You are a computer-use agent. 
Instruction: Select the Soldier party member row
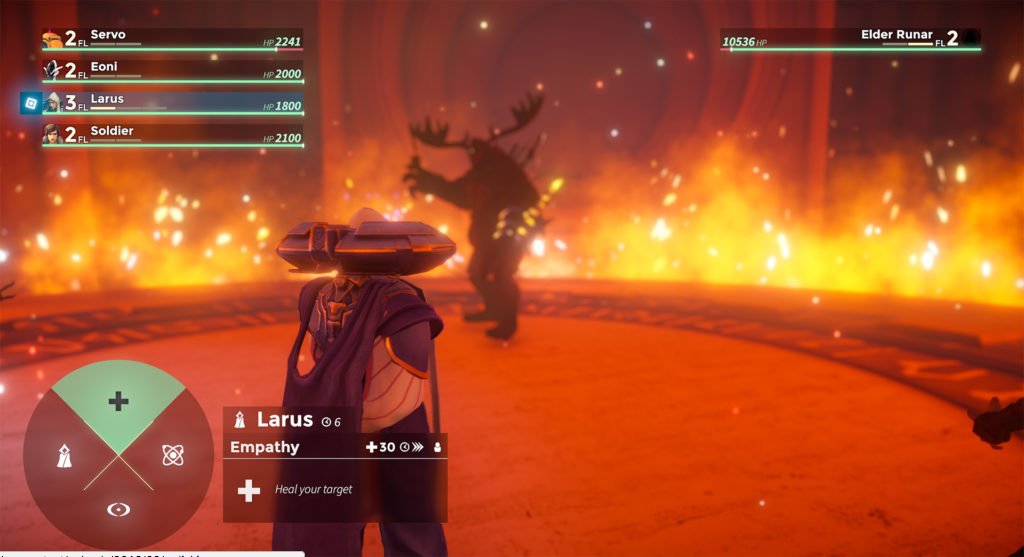[171, 135]
